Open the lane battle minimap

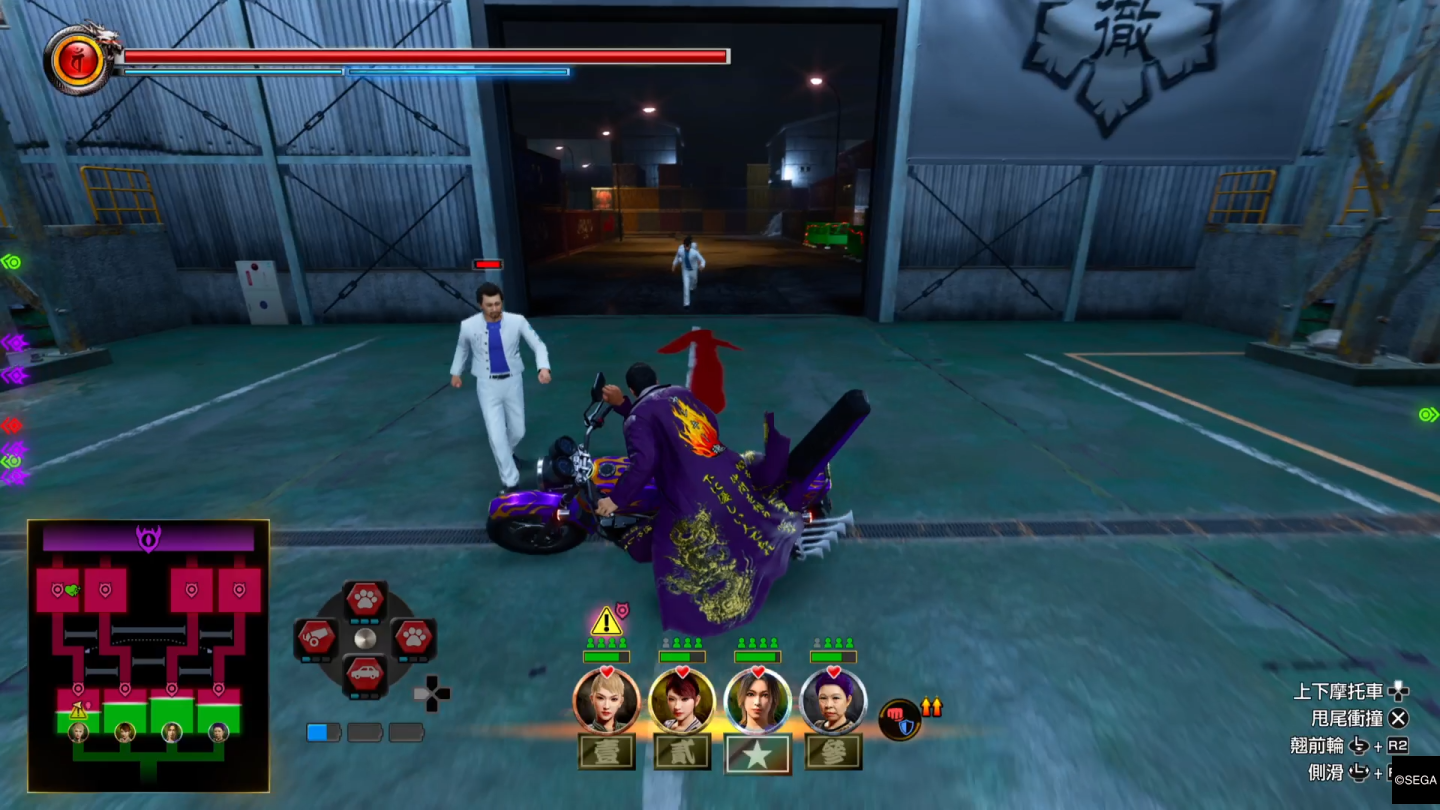click(x=148, y=655)
